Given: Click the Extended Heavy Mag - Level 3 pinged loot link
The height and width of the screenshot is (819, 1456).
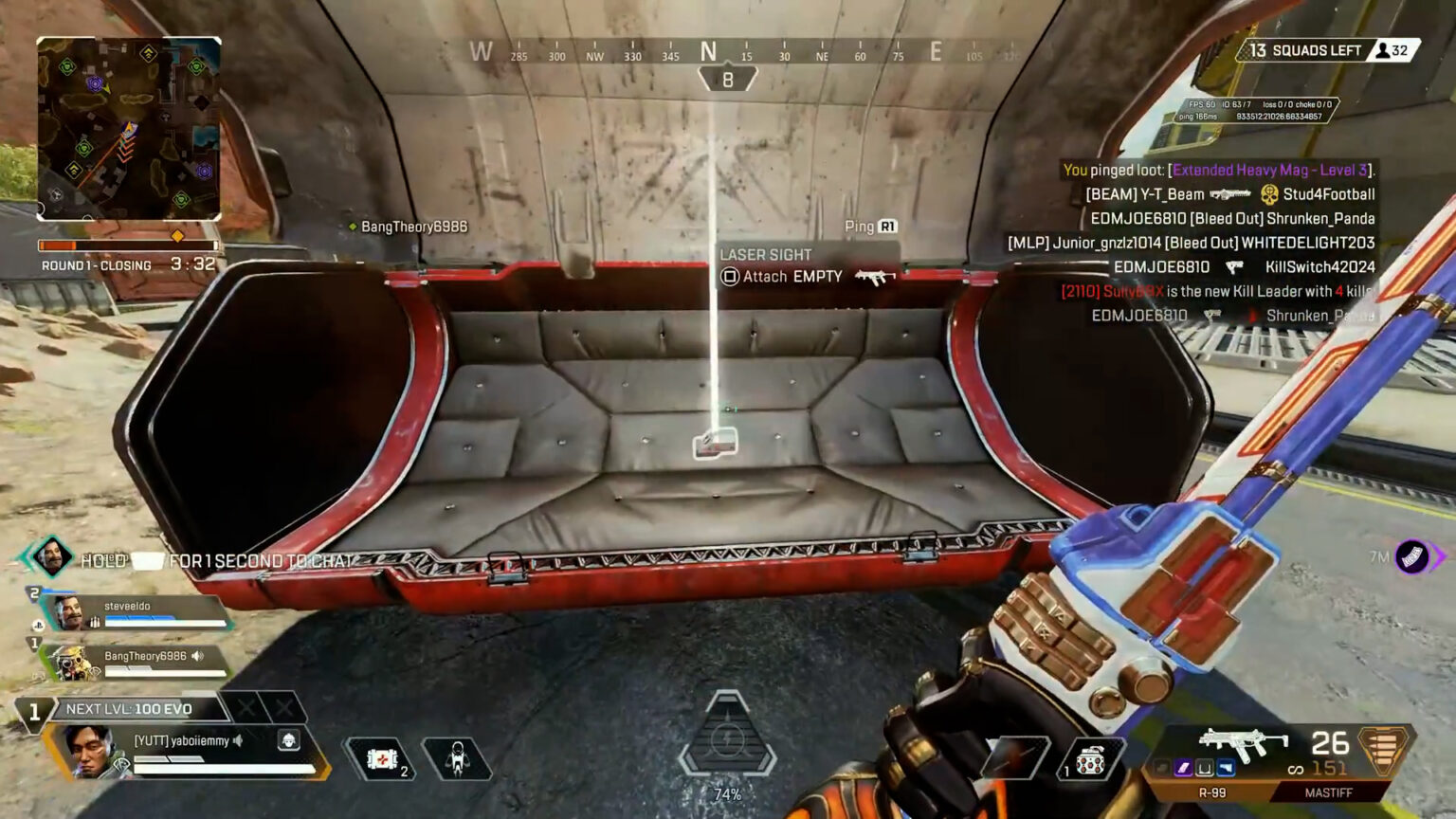Looking at the screenshot, I should [1270, 173].
